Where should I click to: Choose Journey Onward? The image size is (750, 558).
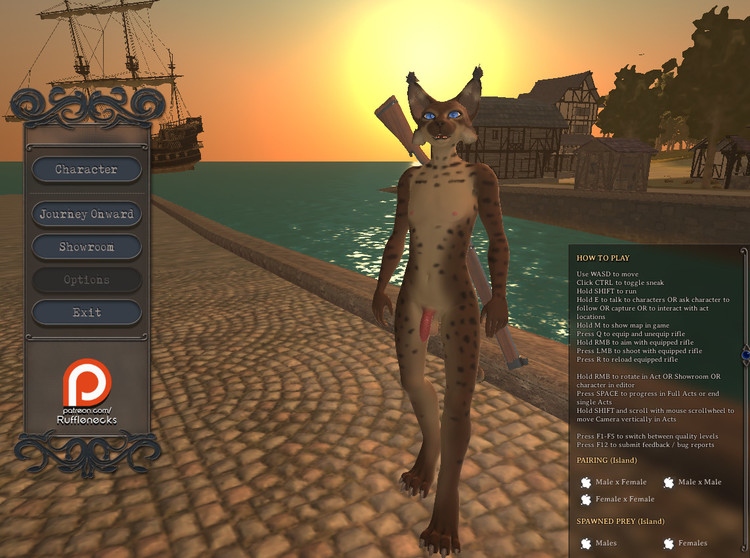[86, 214]
